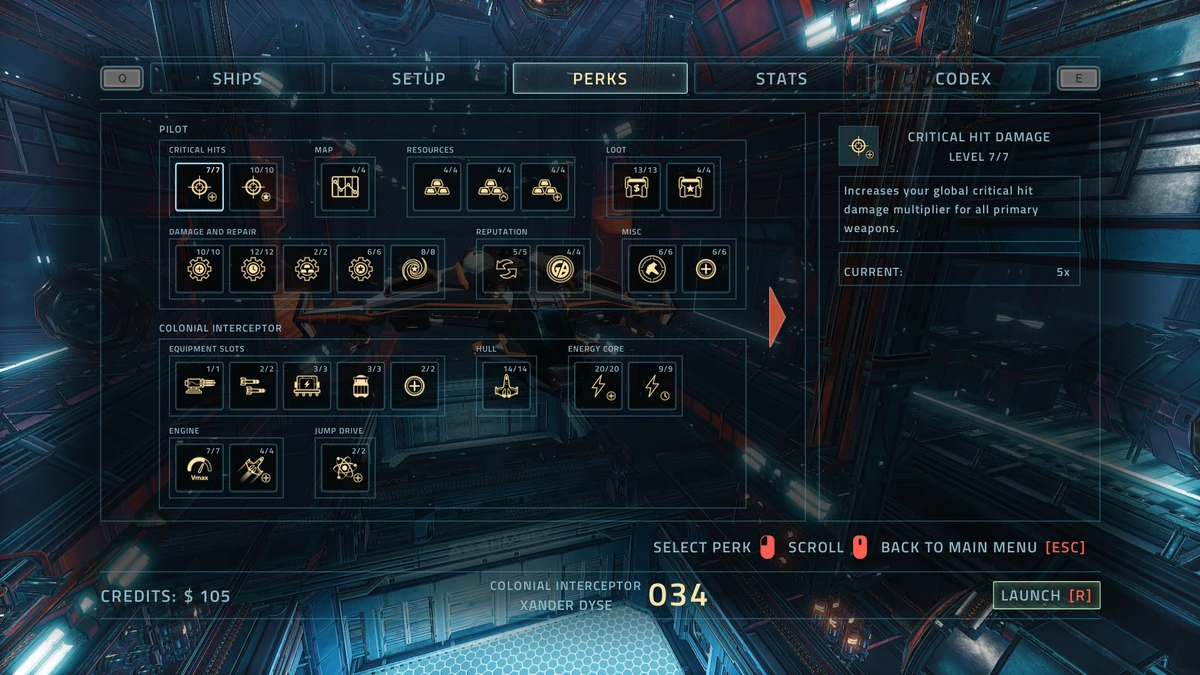1200x675 pixels.
Task: Choose the 1/1 weapon equipment slot perk
Action: [199, 386]
